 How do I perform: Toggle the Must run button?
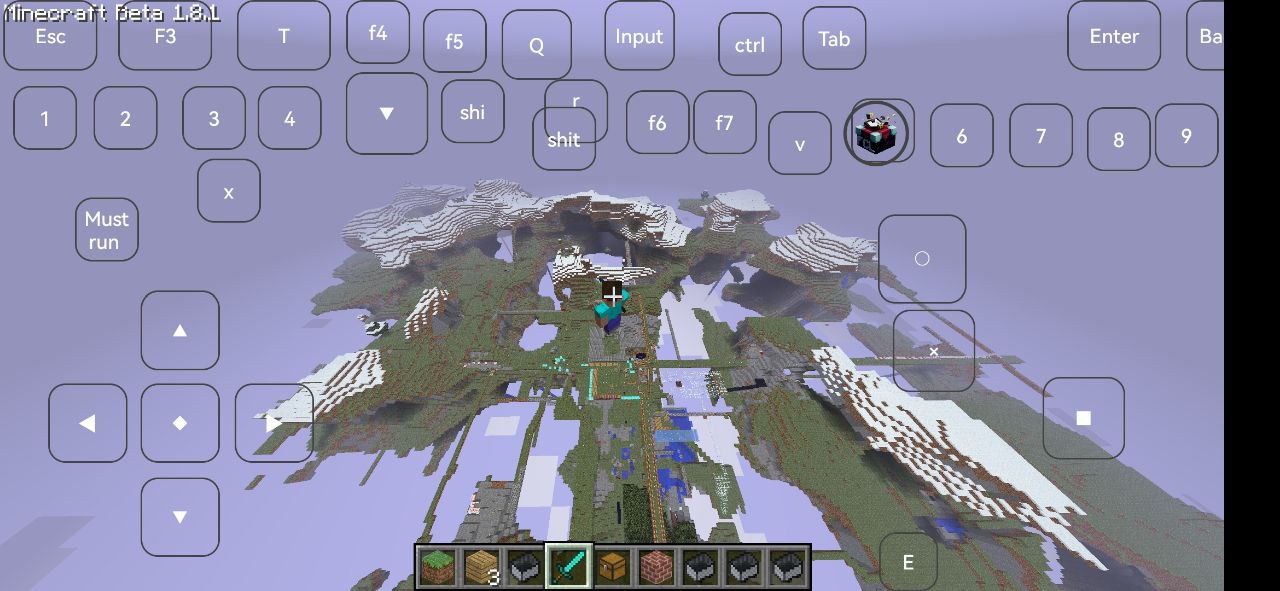pos(107,230)
